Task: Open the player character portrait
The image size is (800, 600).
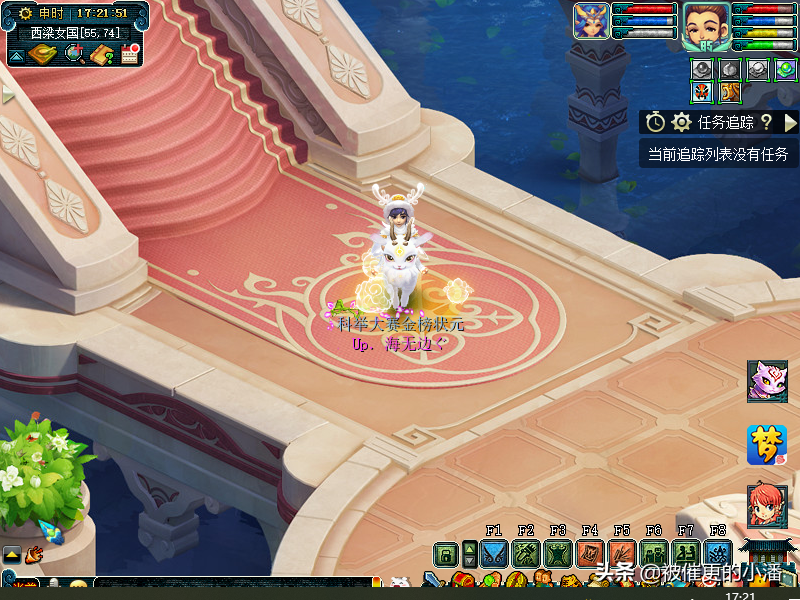Action: click(707, 27)
